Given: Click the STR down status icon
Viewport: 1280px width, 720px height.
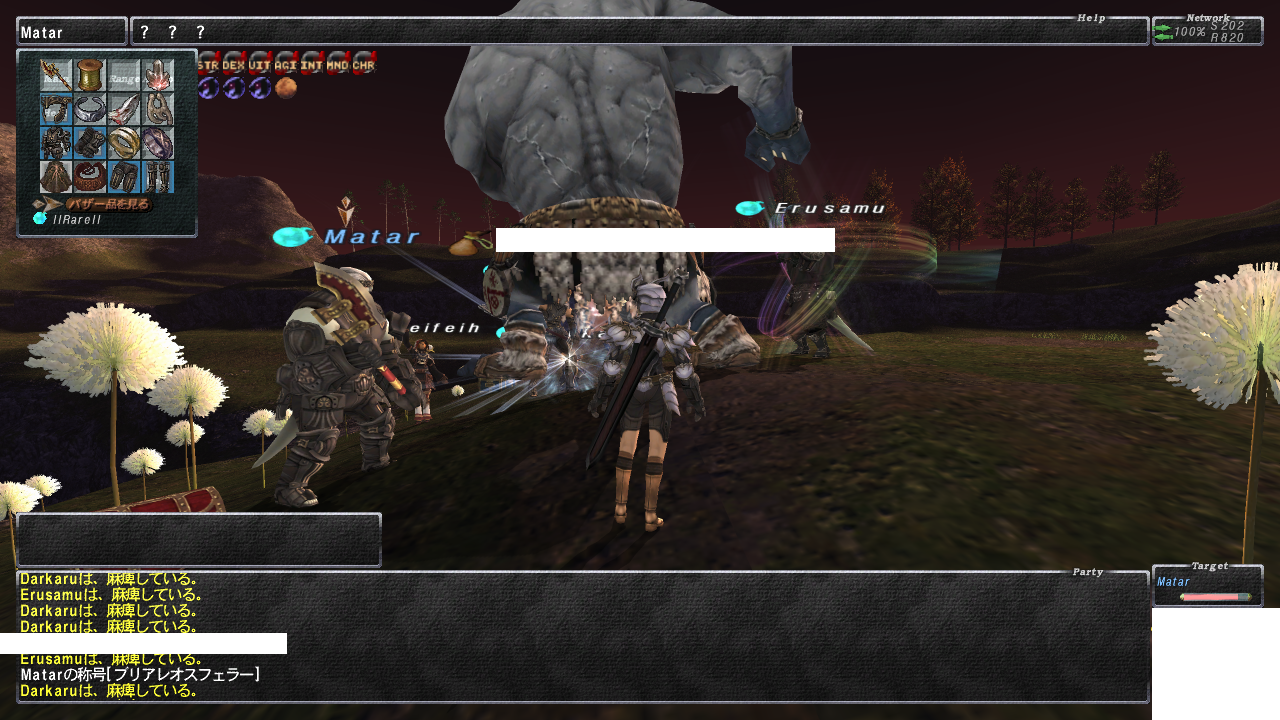Looking at the screenshot, I should pyautogui.click(x=208, y=63).
